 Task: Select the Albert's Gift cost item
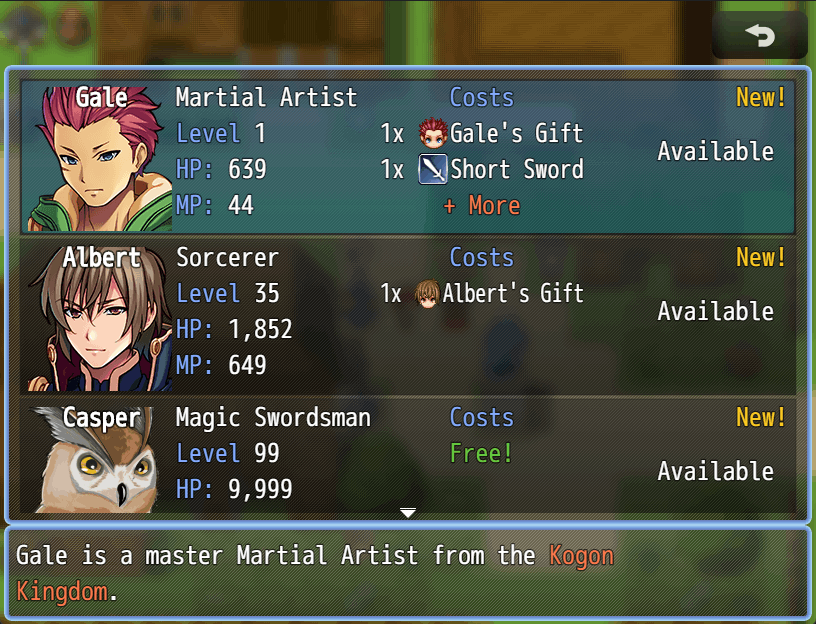coord(498,294)
